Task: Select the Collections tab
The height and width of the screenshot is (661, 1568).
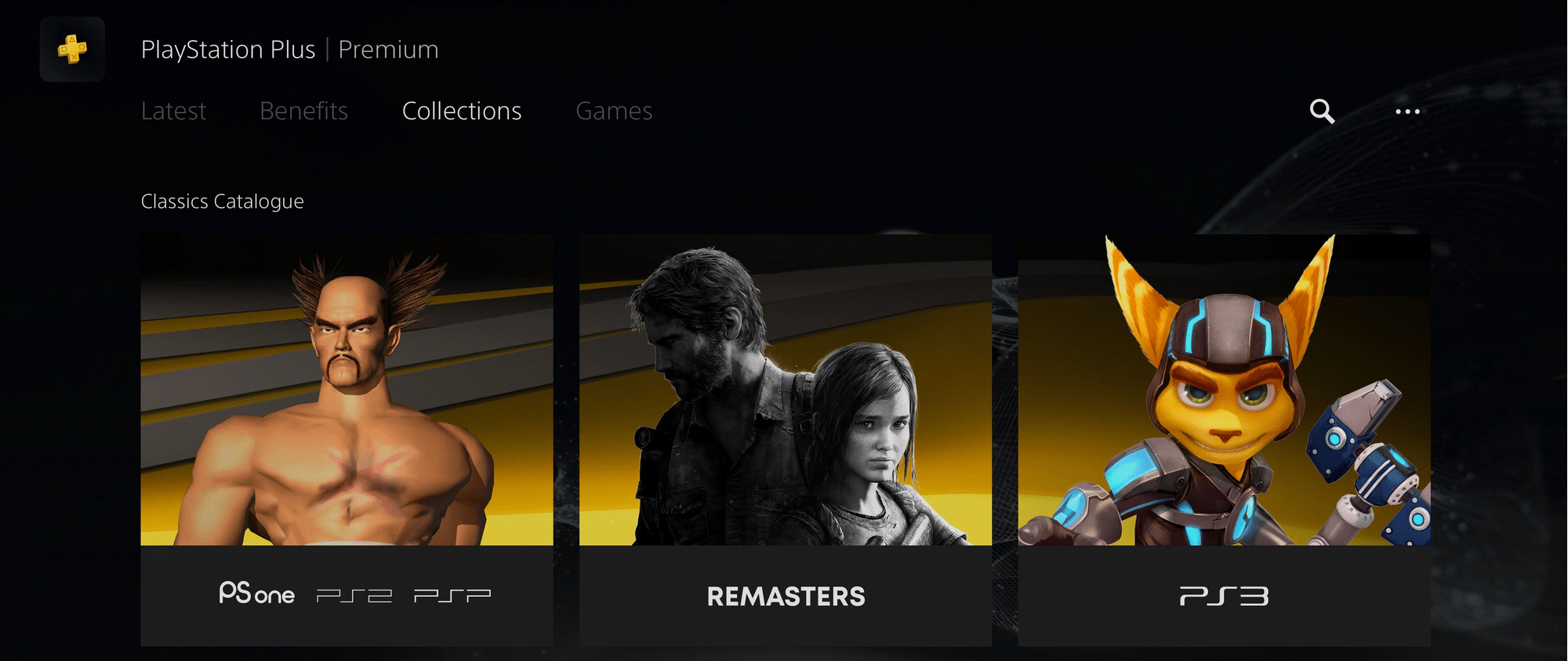Action: point(462,111)
